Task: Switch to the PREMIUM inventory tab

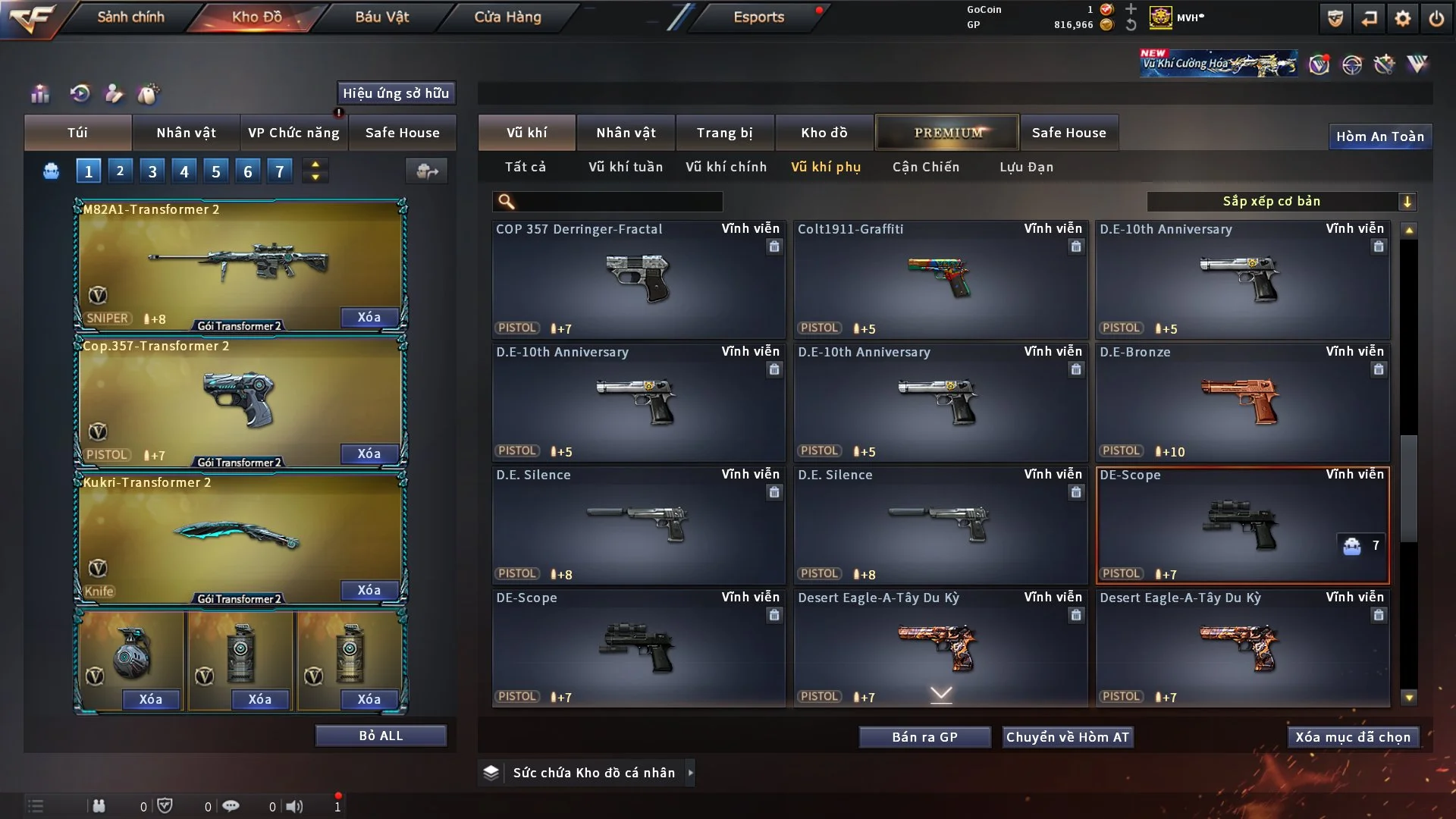Action: point(947,133)
